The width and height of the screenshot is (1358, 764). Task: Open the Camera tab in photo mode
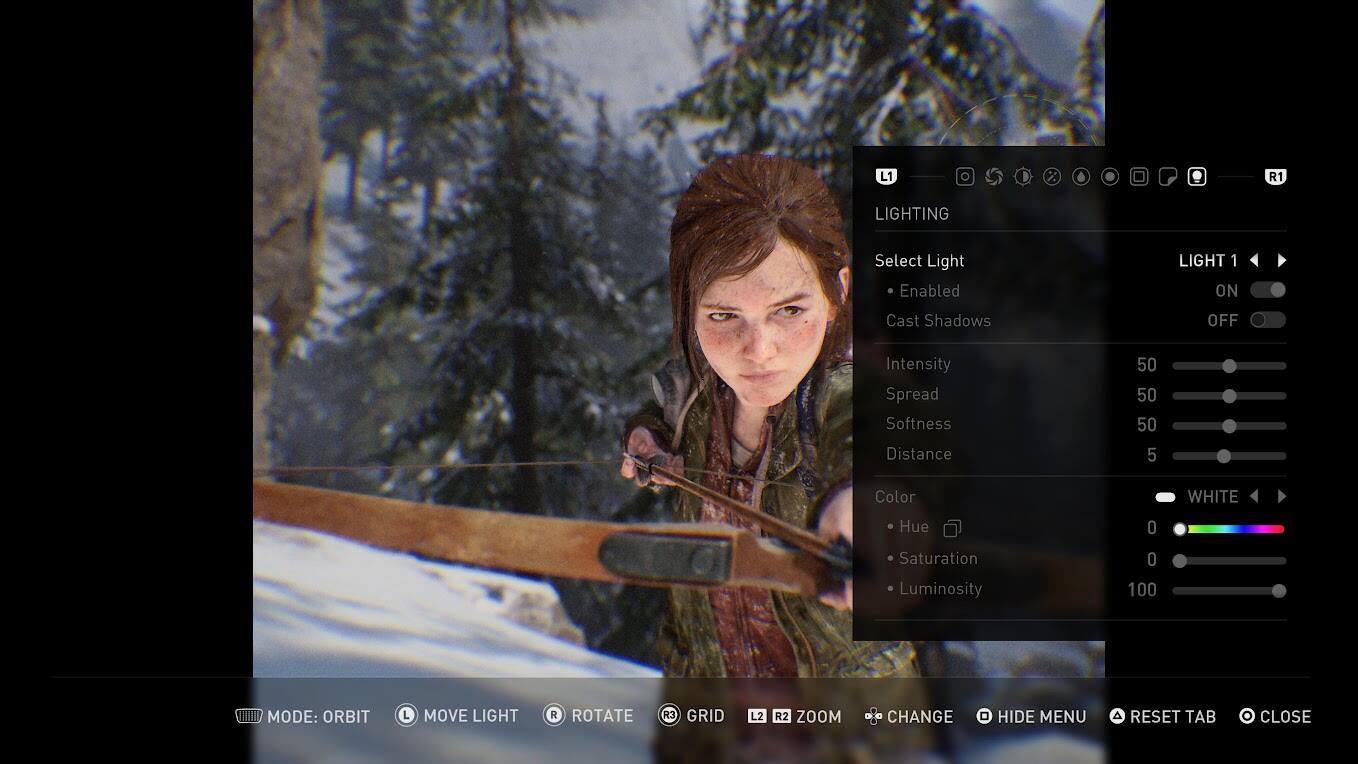click(965, 176)
